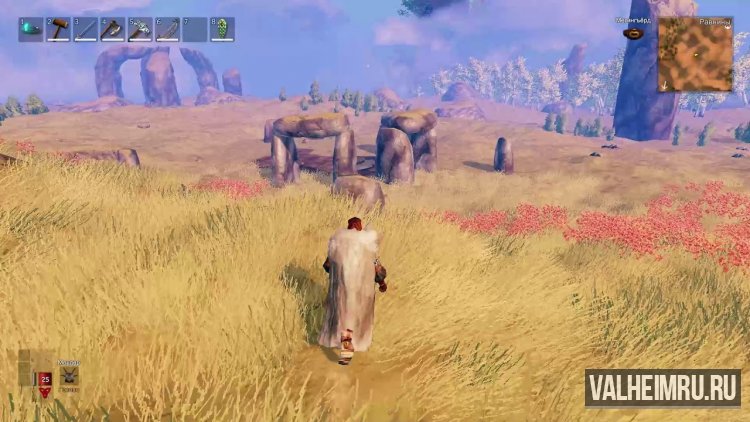This screenshot has width=750, height=422.
Task: Equip the green spotted shield in slot 8
Action: pos(223,29)
